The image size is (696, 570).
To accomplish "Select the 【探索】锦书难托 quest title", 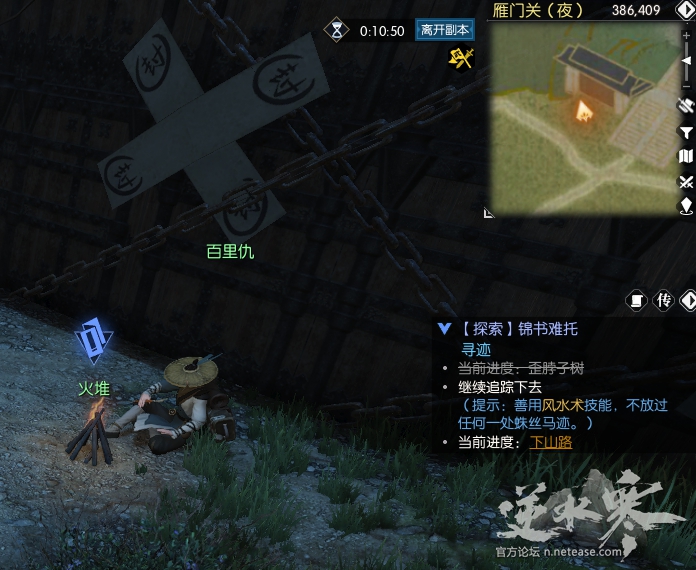I will [519, 328].
